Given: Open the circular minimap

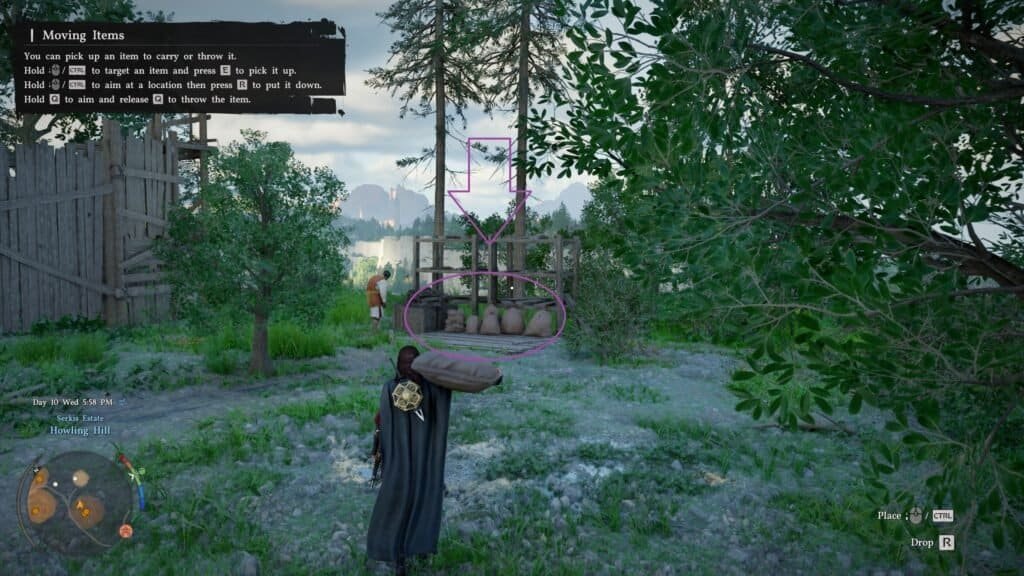Looking at the screenshot, I should pos(74,502).
